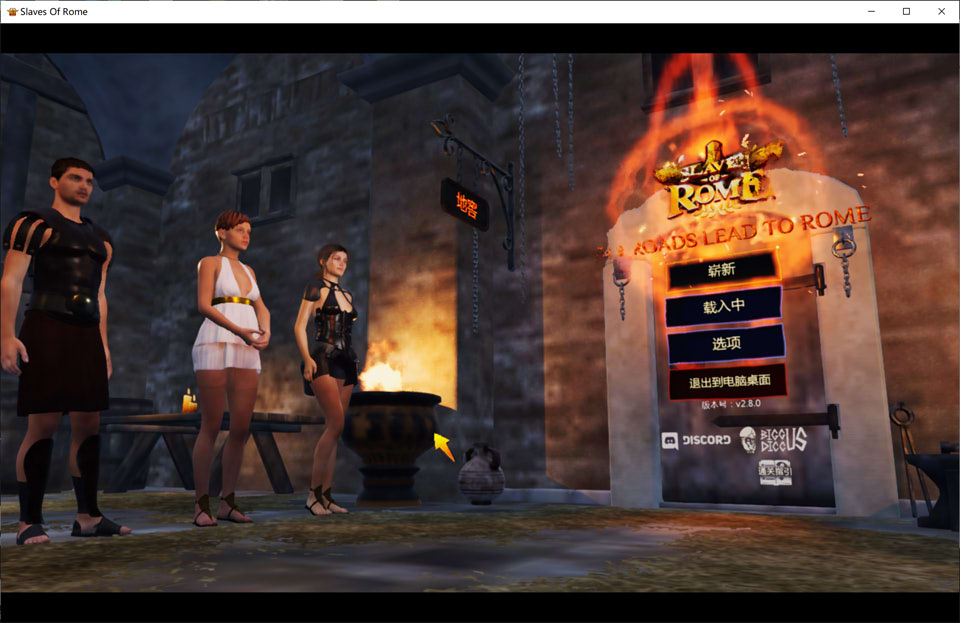
Task: Start a new game with 崭新
Action: click(x=722, y=268)
